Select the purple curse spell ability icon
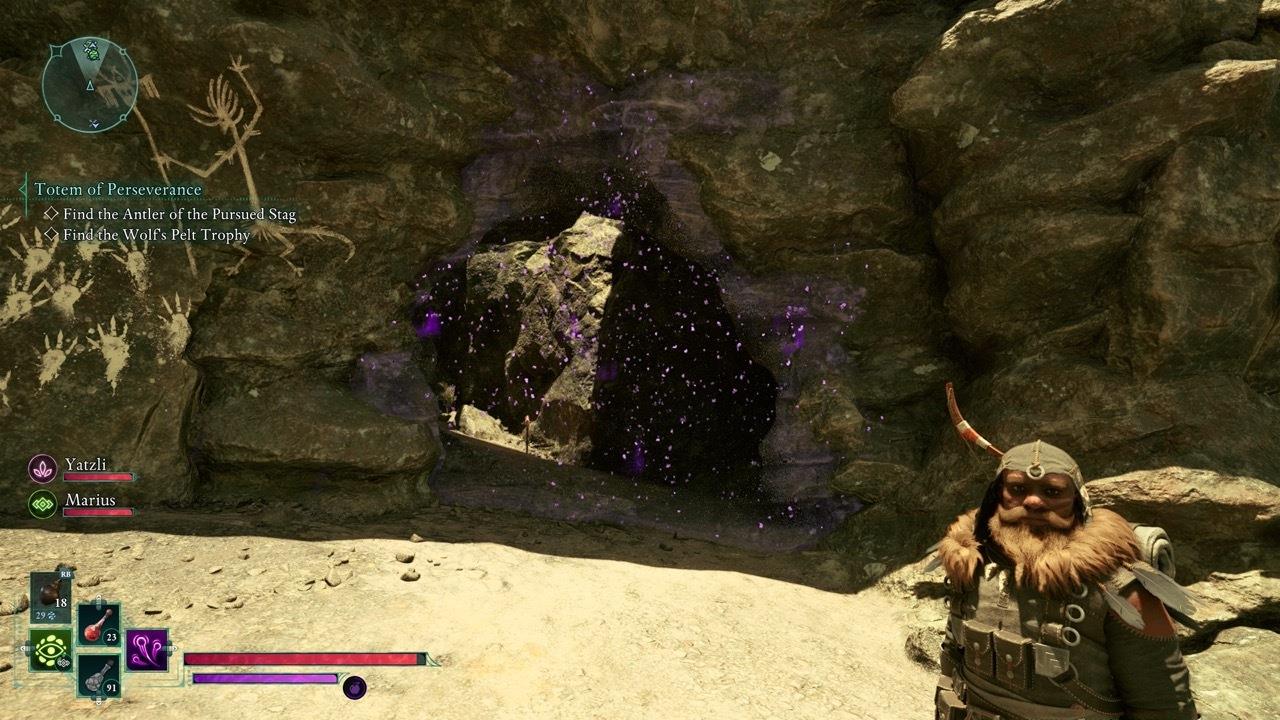This screenshot has width=1280, height=720. [146, 651]
